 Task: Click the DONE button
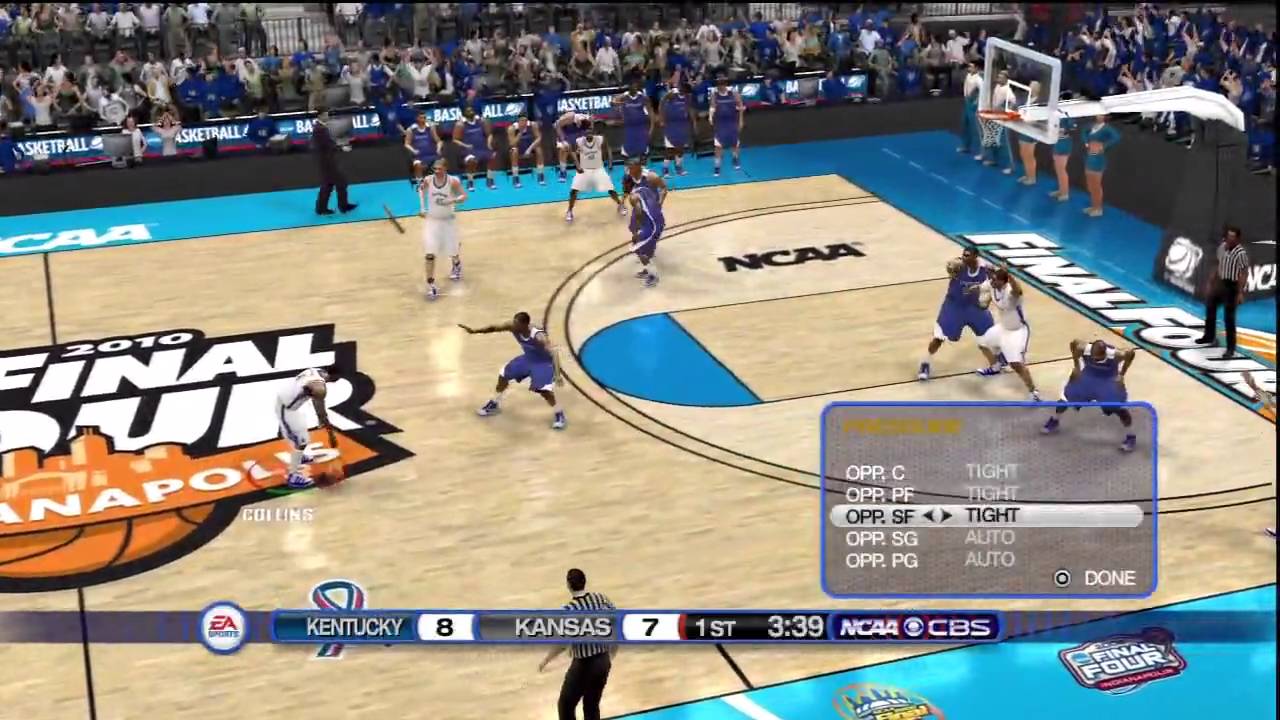[1109, 578]
